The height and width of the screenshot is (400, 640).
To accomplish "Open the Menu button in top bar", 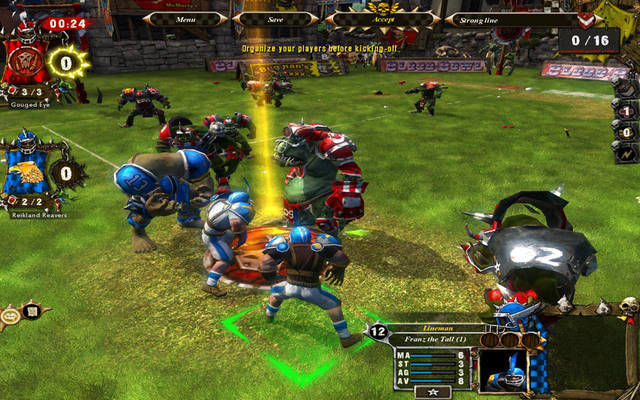I will [x=185, y=18].
